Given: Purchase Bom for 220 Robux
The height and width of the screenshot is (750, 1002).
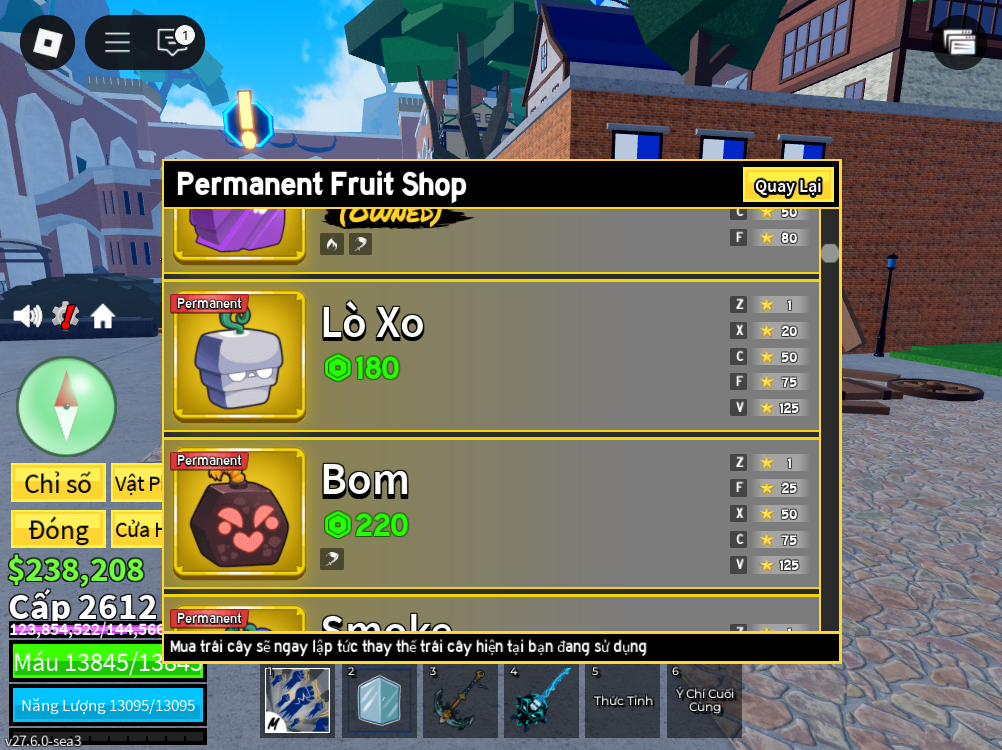Looking at the screenshot, I should (x=366, y=525).
